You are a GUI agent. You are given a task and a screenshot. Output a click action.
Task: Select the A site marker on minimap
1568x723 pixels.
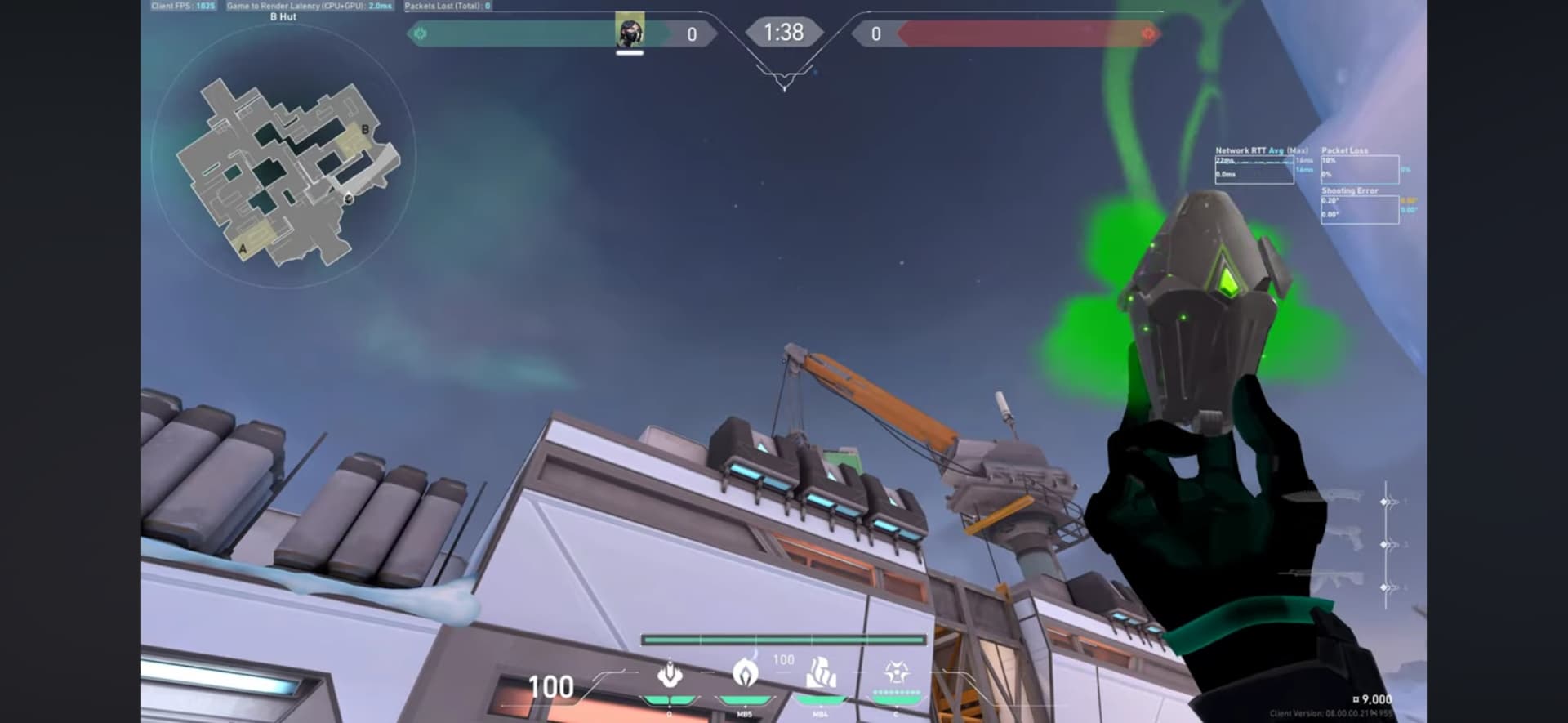click(x=243, y=248)
